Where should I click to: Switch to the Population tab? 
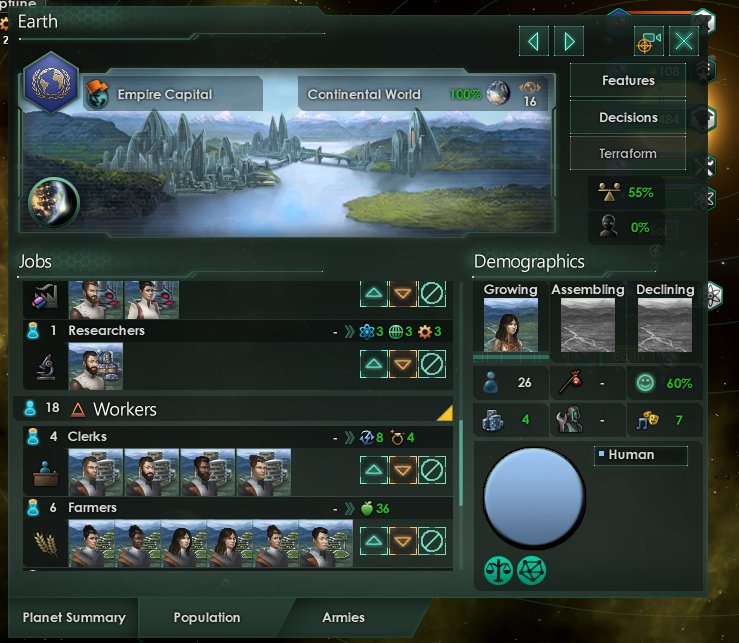click(x=207, y=618)
